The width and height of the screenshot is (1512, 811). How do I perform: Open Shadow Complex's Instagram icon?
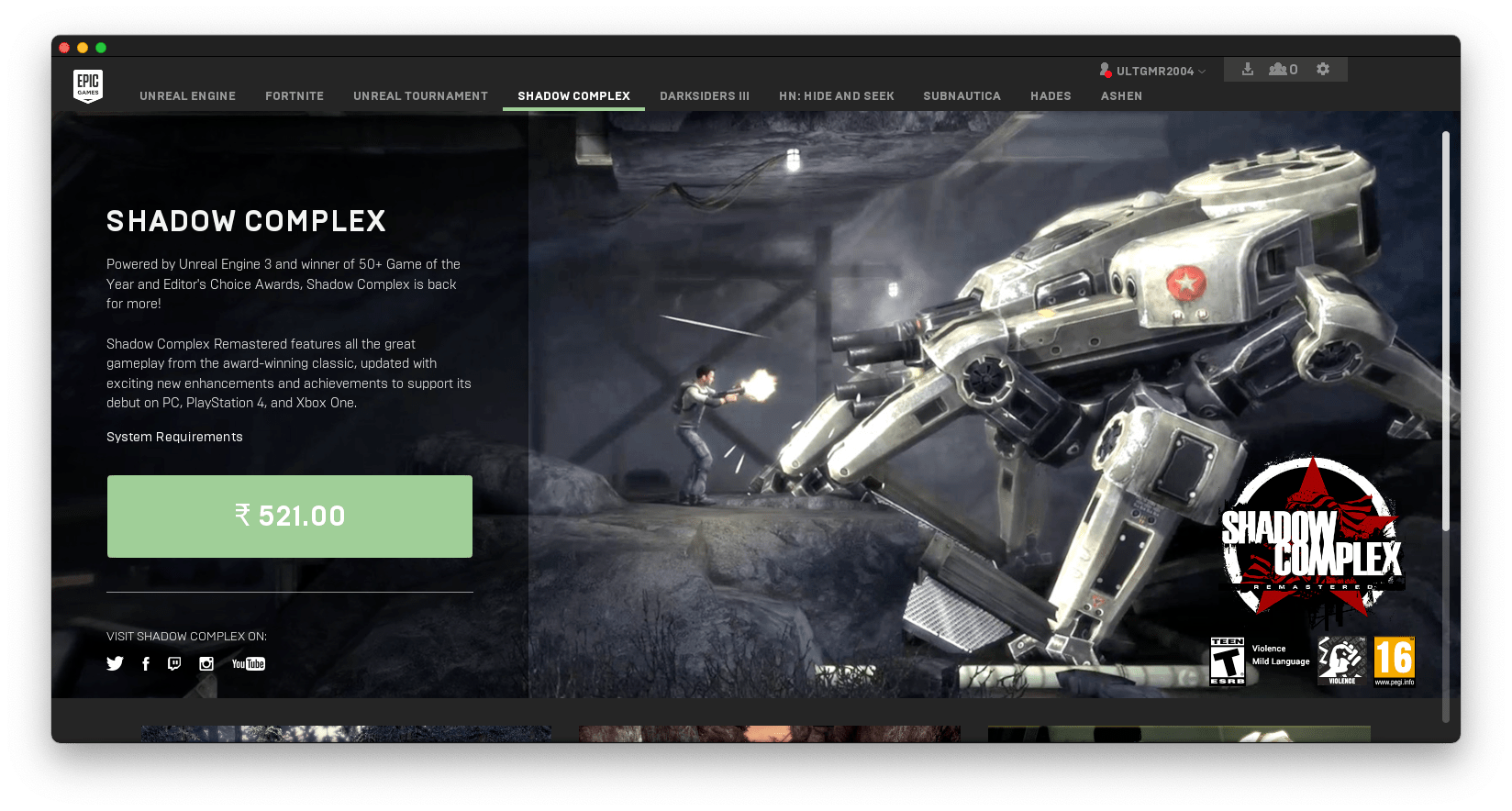pyautogui.click(x=206, y=663)
